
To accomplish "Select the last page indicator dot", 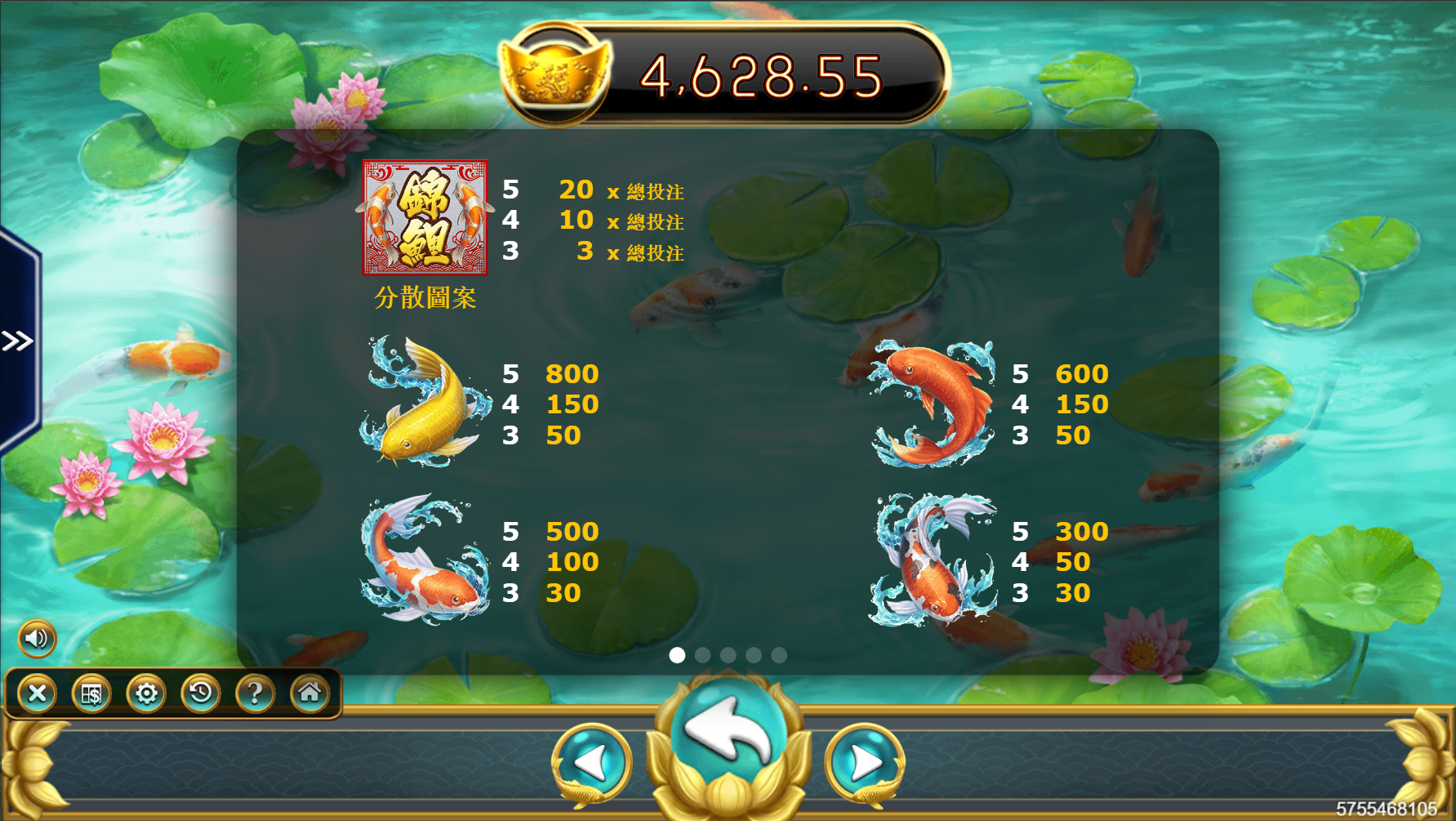I will 779,655.
